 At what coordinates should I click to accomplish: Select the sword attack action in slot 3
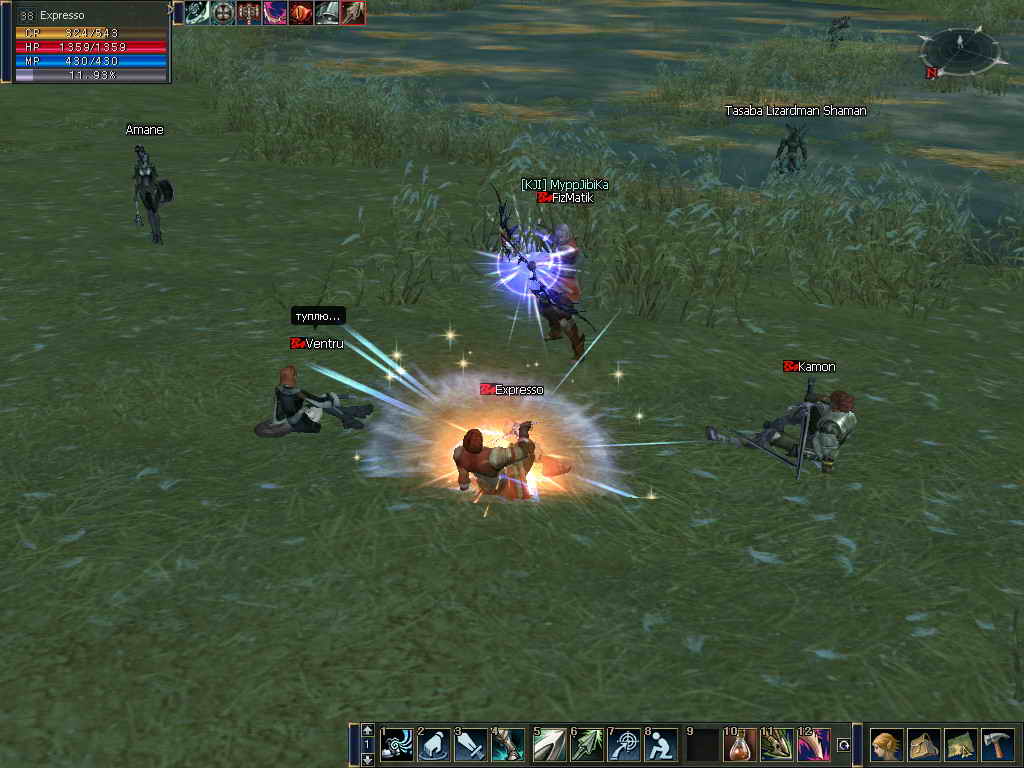tap(471, 745)
